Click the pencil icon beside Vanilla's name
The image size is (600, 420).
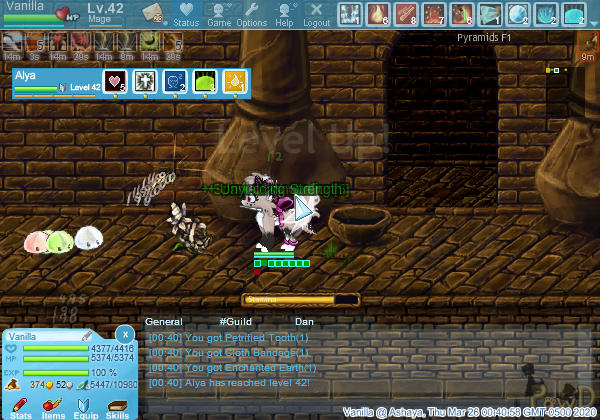pyautogui.click(x=86, y=336)
